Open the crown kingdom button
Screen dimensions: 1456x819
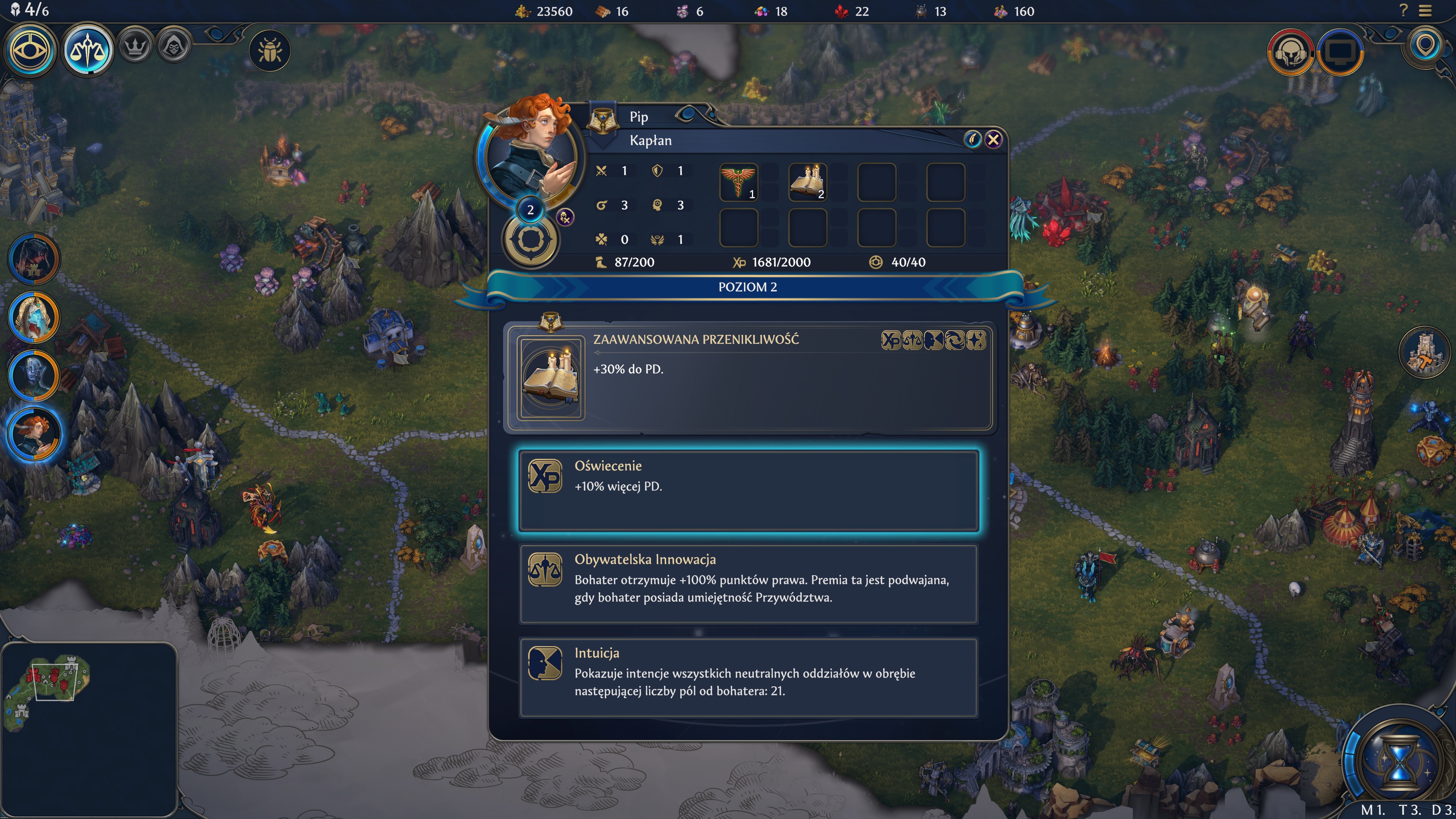click(x=135, y=46)
